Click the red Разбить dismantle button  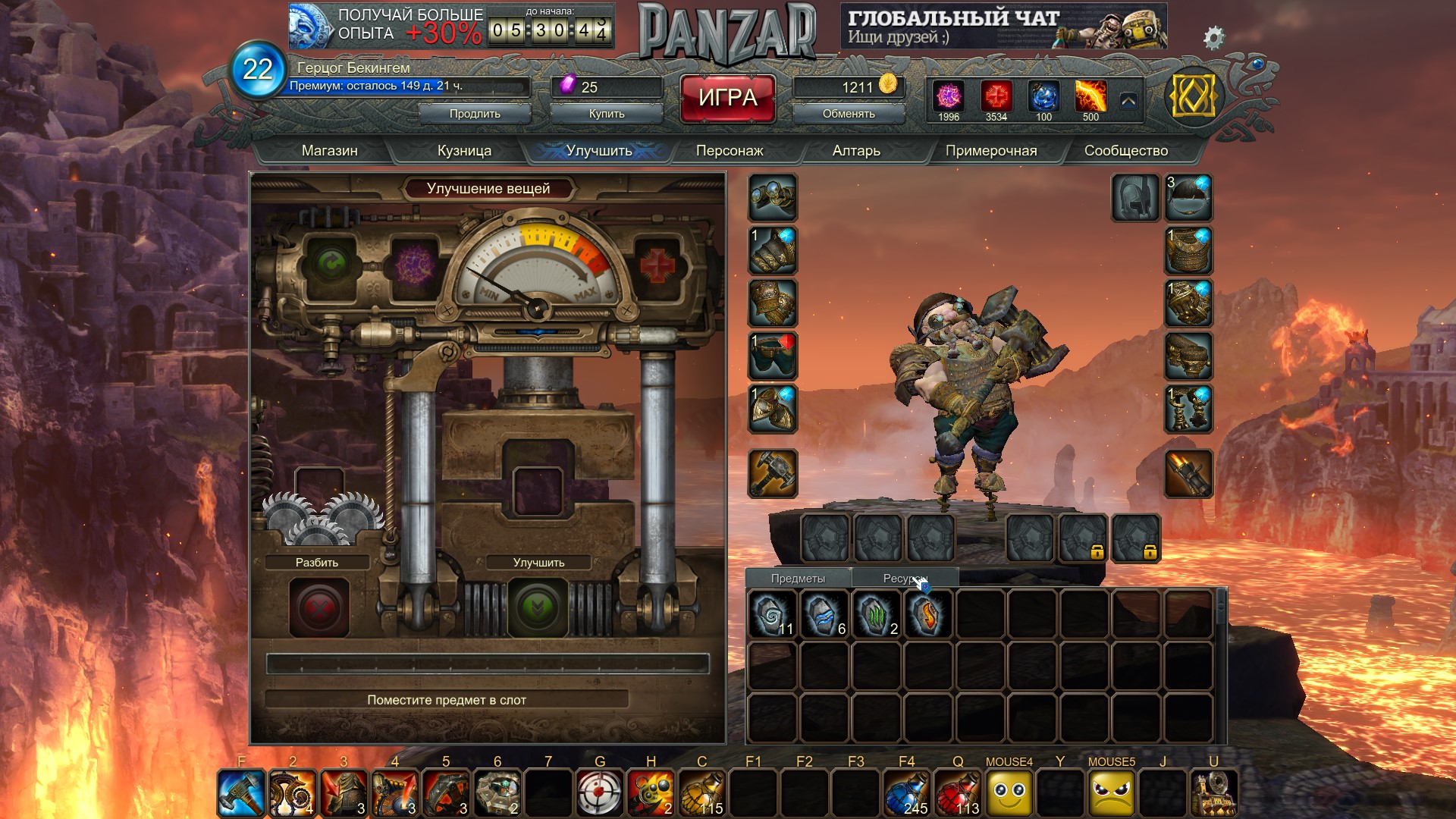[x=319, y=607]
